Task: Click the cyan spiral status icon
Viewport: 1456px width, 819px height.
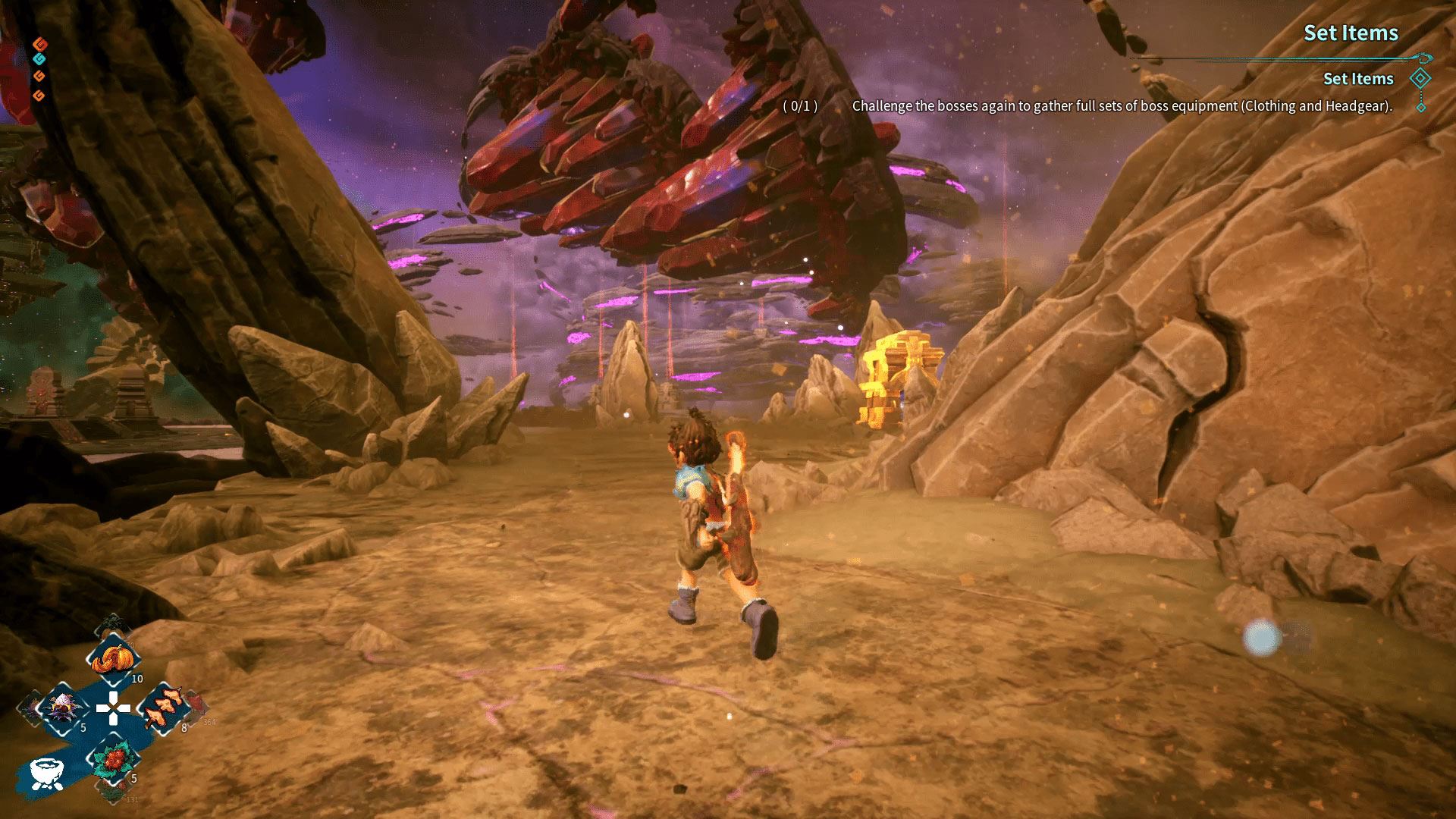Action: [x=39, y=58]
